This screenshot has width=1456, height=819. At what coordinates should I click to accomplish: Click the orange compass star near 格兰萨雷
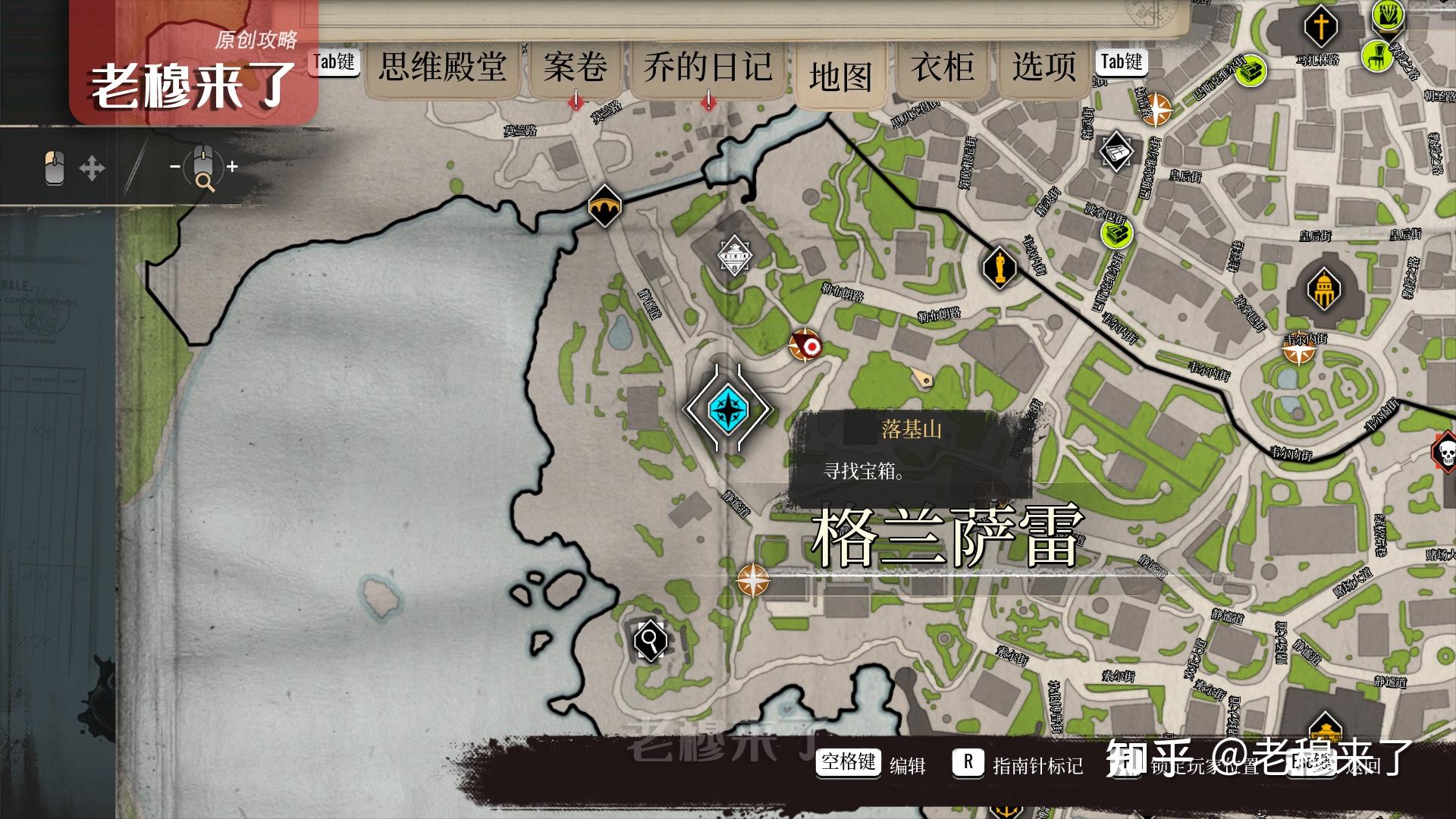pyautogui.click(x=752, y=580)
